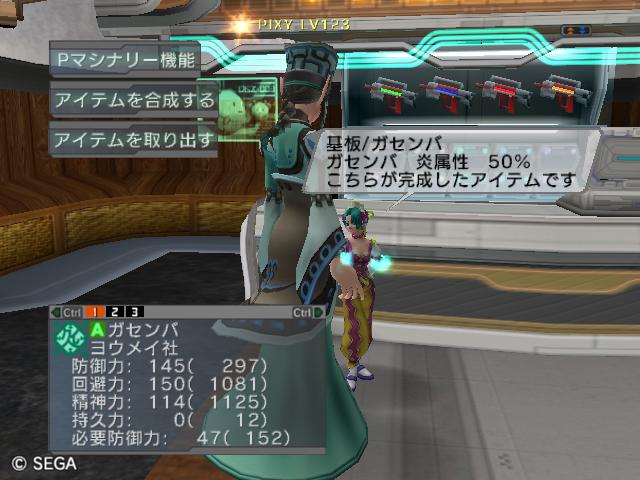Image resolution: width=640 pixels, height=480 pixels.
Task: Show item info page 3 tab
Action: [x=134, y=312]
